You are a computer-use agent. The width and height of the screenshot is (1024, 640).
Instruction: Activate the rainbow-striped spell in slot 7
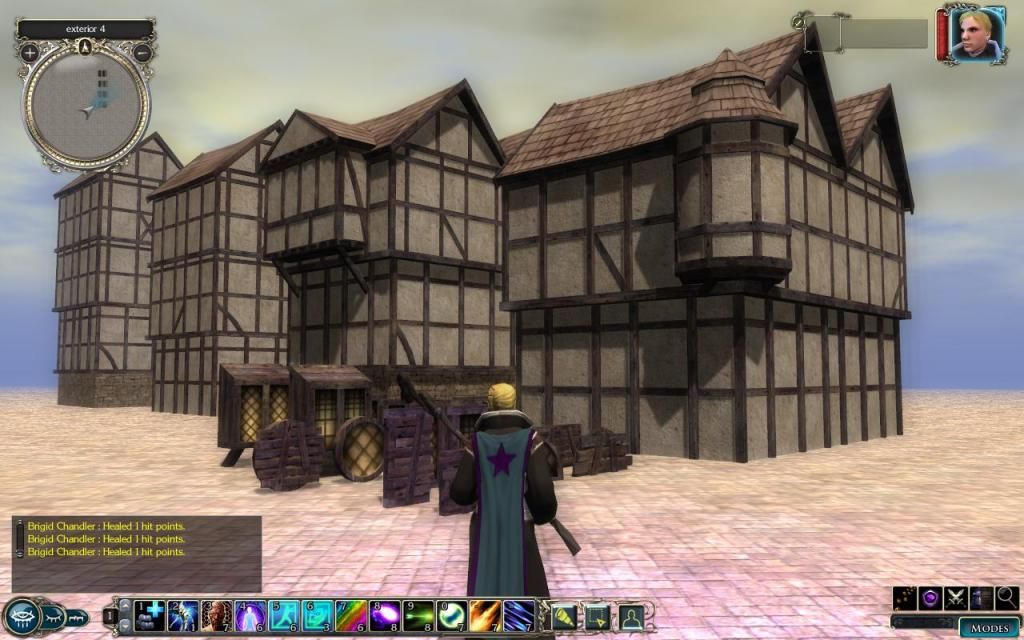[352, 615]
